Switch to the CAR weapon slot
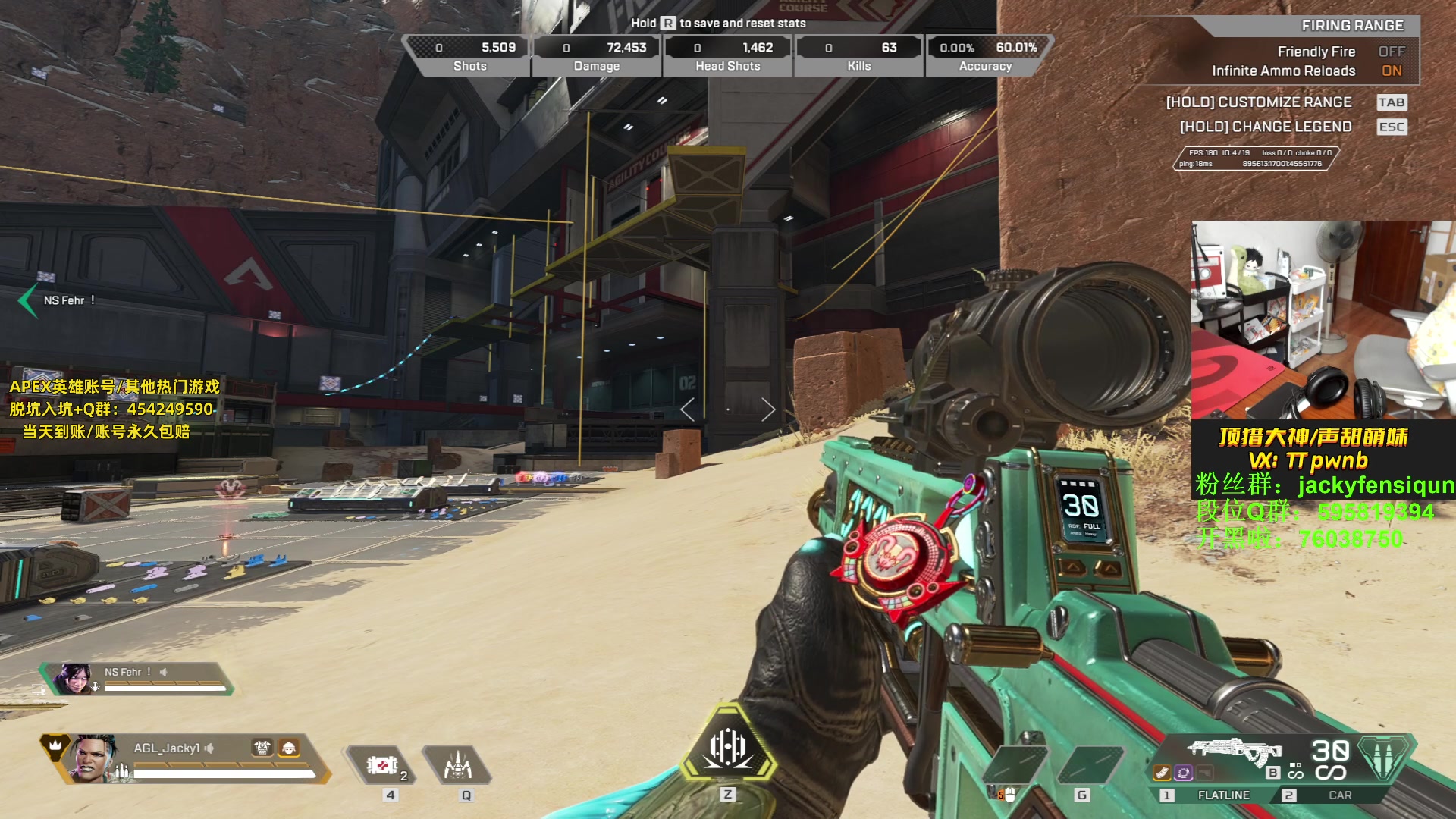 tap(1339, 795)
